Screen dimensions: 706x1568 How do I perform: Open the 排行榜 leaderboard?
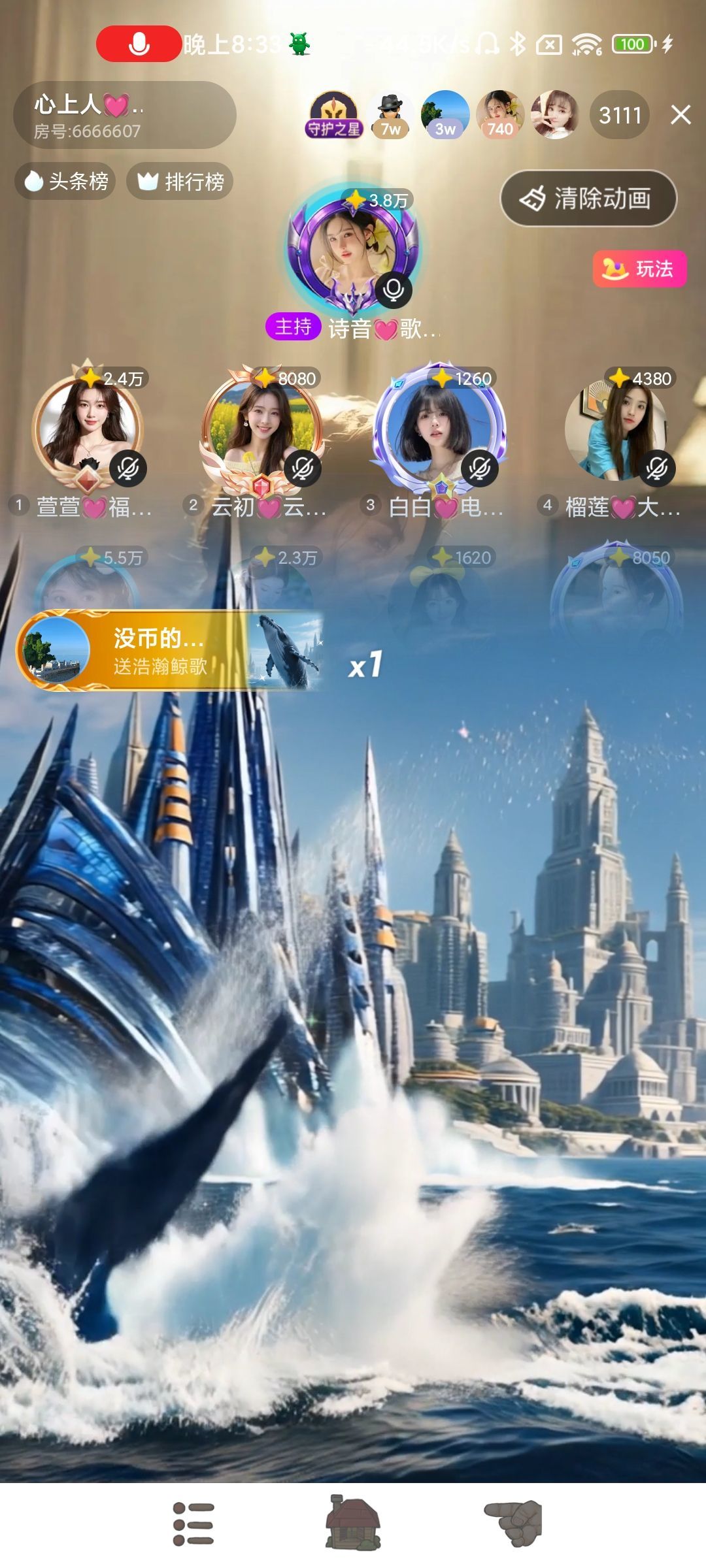180,181
